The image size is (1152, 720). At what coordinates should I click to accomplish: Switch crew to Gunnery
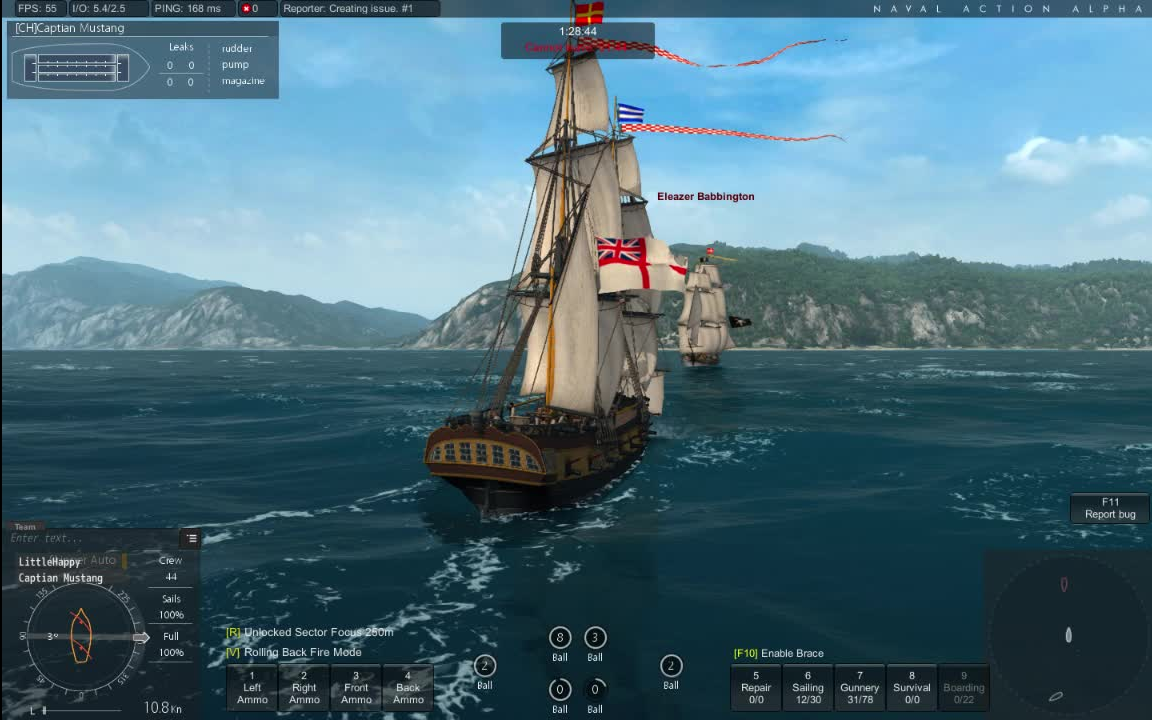pos(859,688)
